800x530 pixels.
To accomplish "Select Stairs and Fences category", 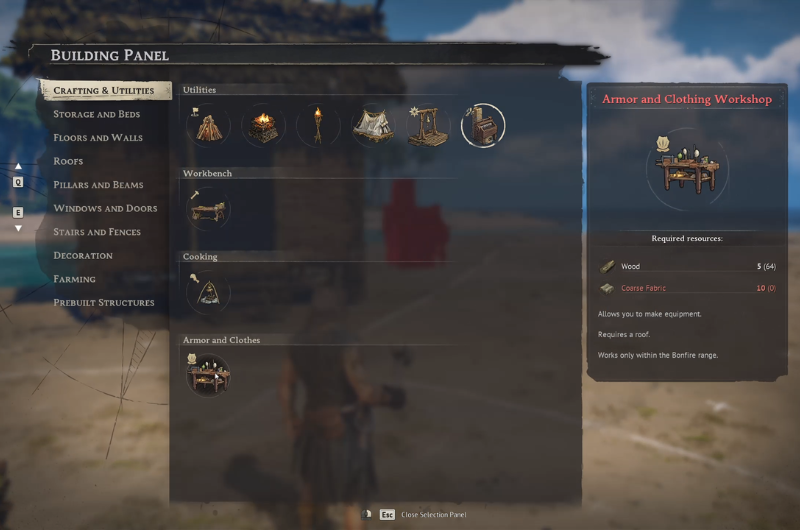I will [97, 232].
